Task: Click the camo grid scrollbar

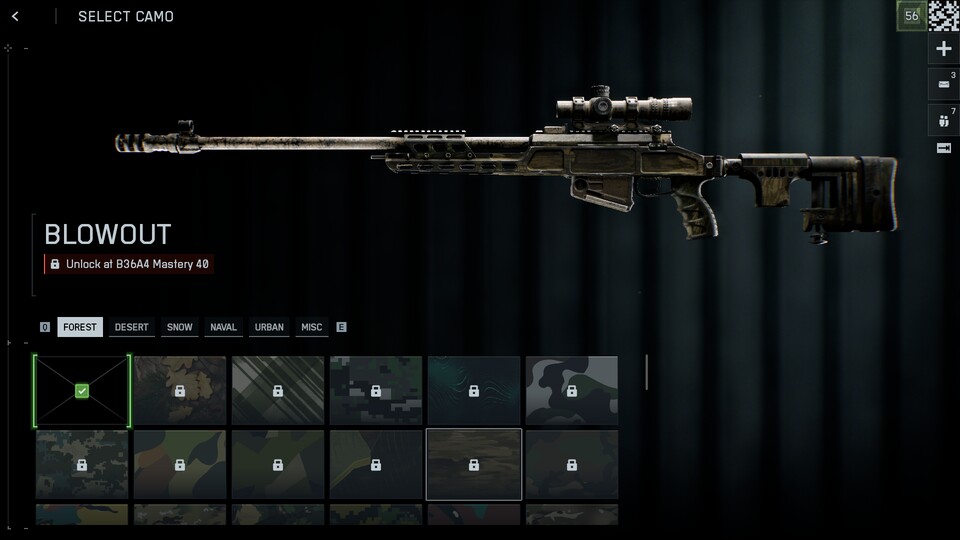Action: click(646, 372)
